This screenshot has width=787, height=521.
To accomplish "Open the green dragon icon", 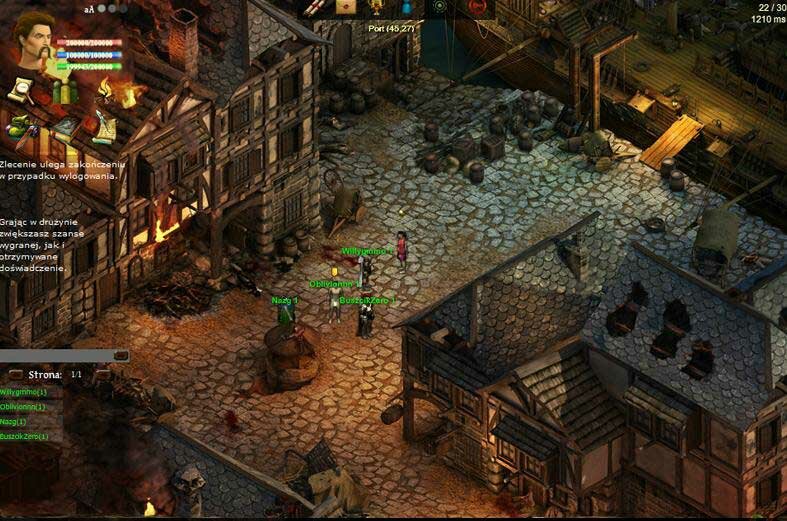I will pos(20,127).
